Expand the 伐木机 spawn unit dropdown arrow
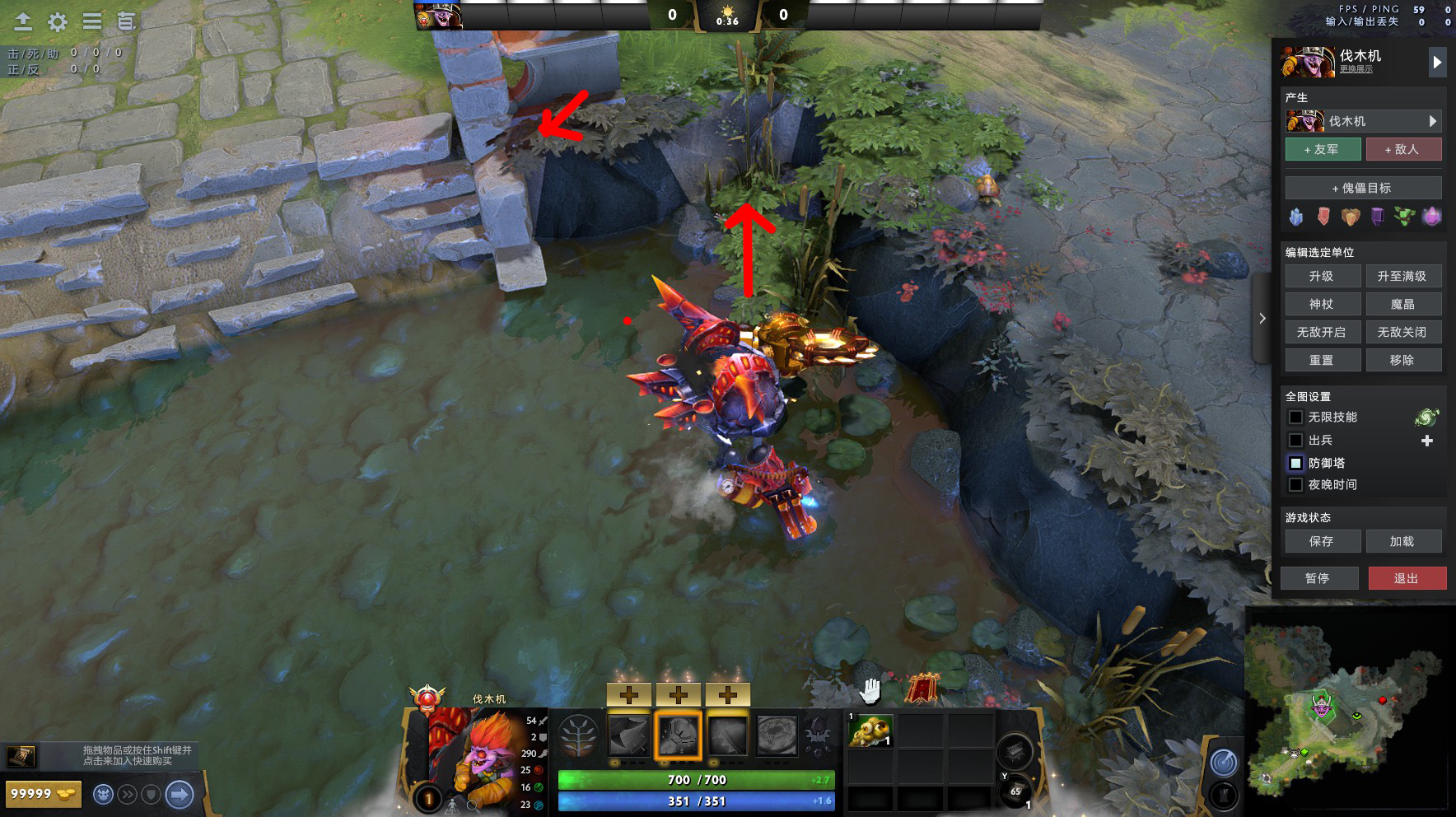This screenshot has height=817, width=1456. point(1433,120)
